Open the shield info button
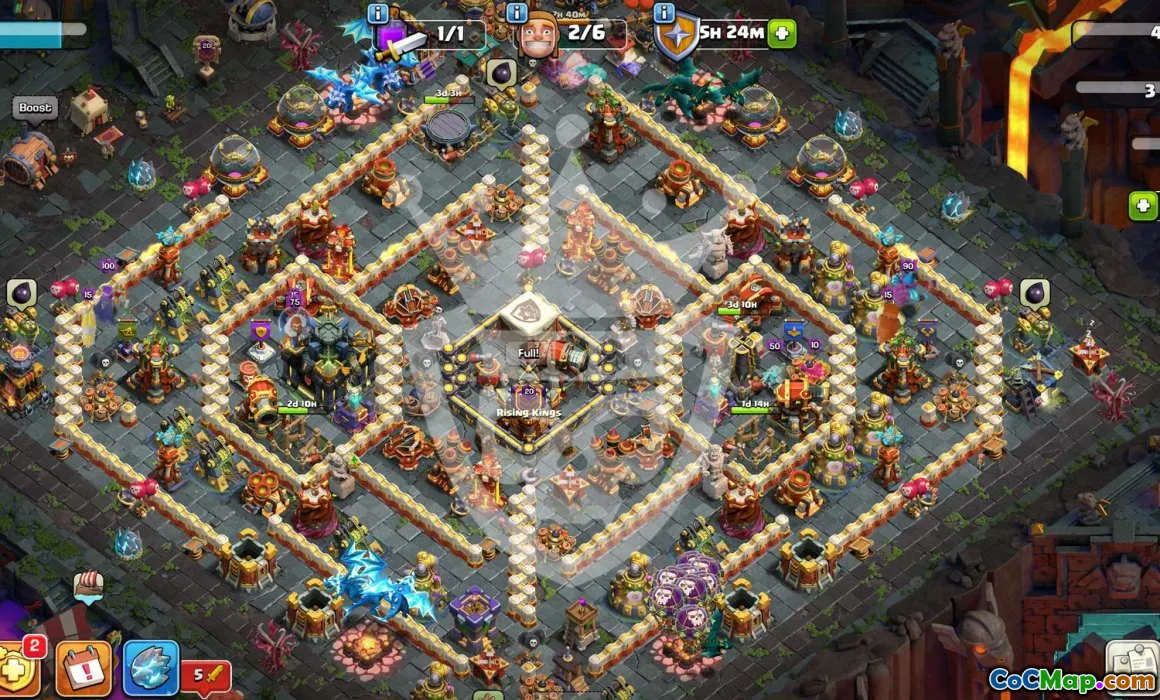1160x700 pixels. click(x=664, y=13)
